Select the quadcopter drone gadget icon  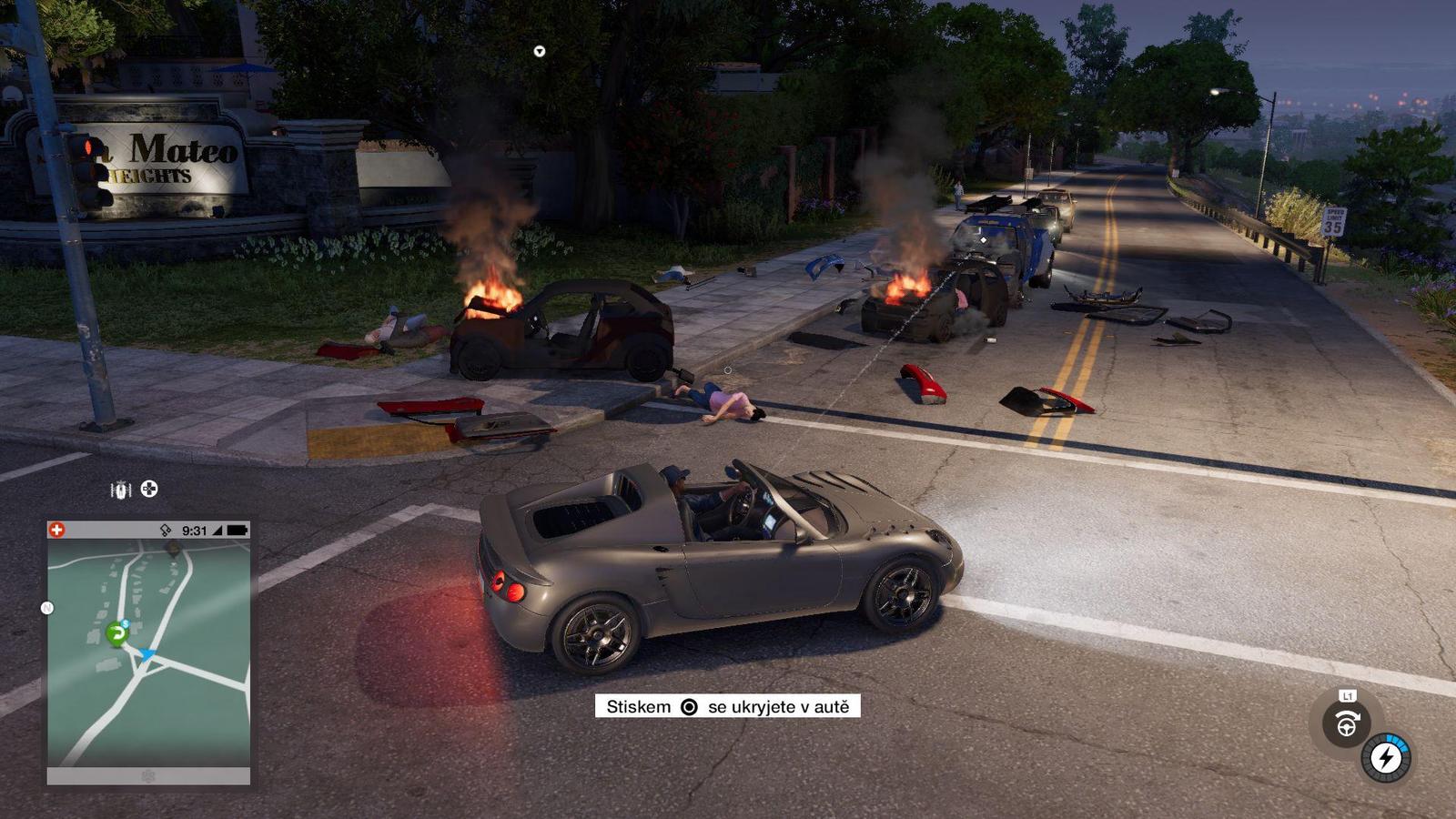click(149, 490)
